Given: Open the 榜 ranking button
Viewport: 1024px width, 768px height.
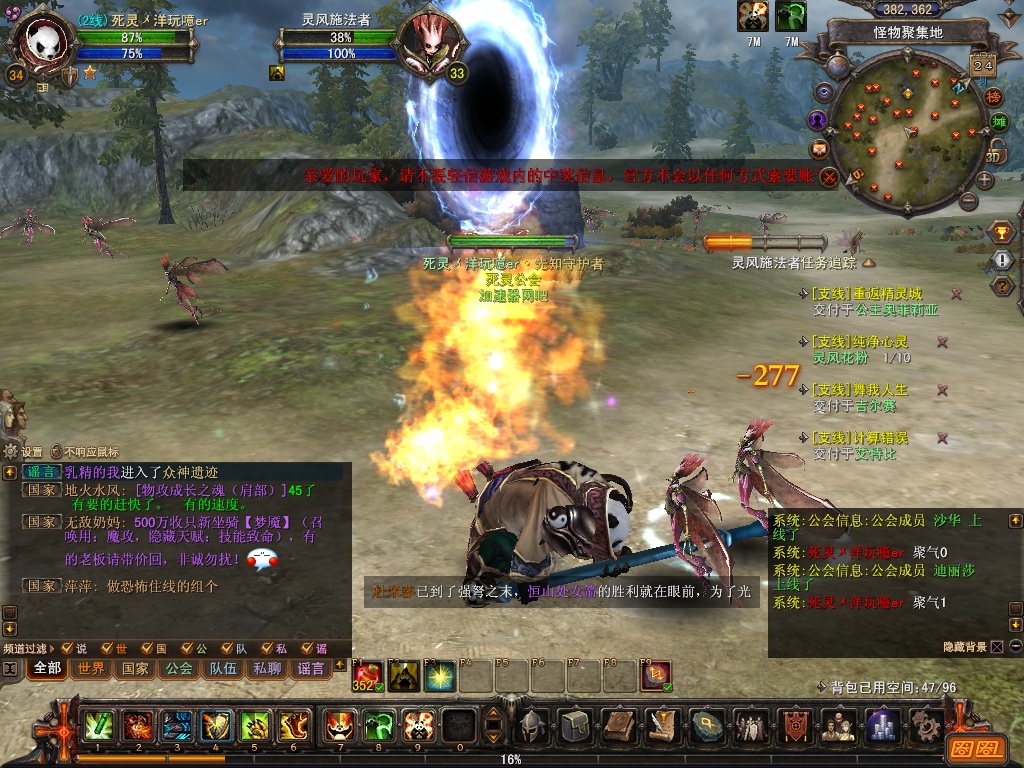Looking at the screenshot, I should (x=993, y=97).
